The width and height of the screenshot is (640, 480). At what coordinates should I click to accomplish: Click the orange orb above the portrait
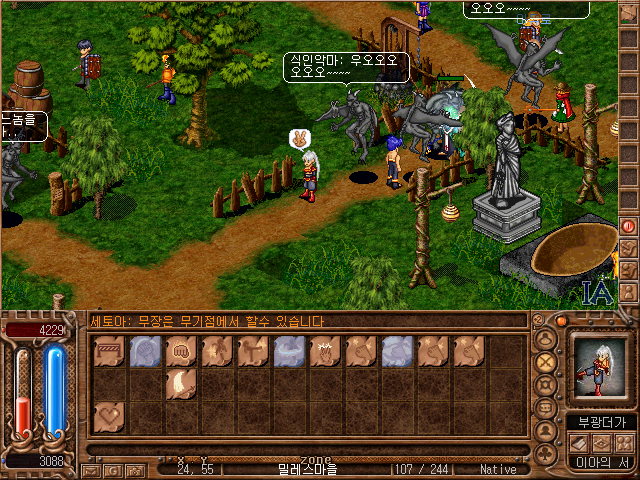coord(562,321)
